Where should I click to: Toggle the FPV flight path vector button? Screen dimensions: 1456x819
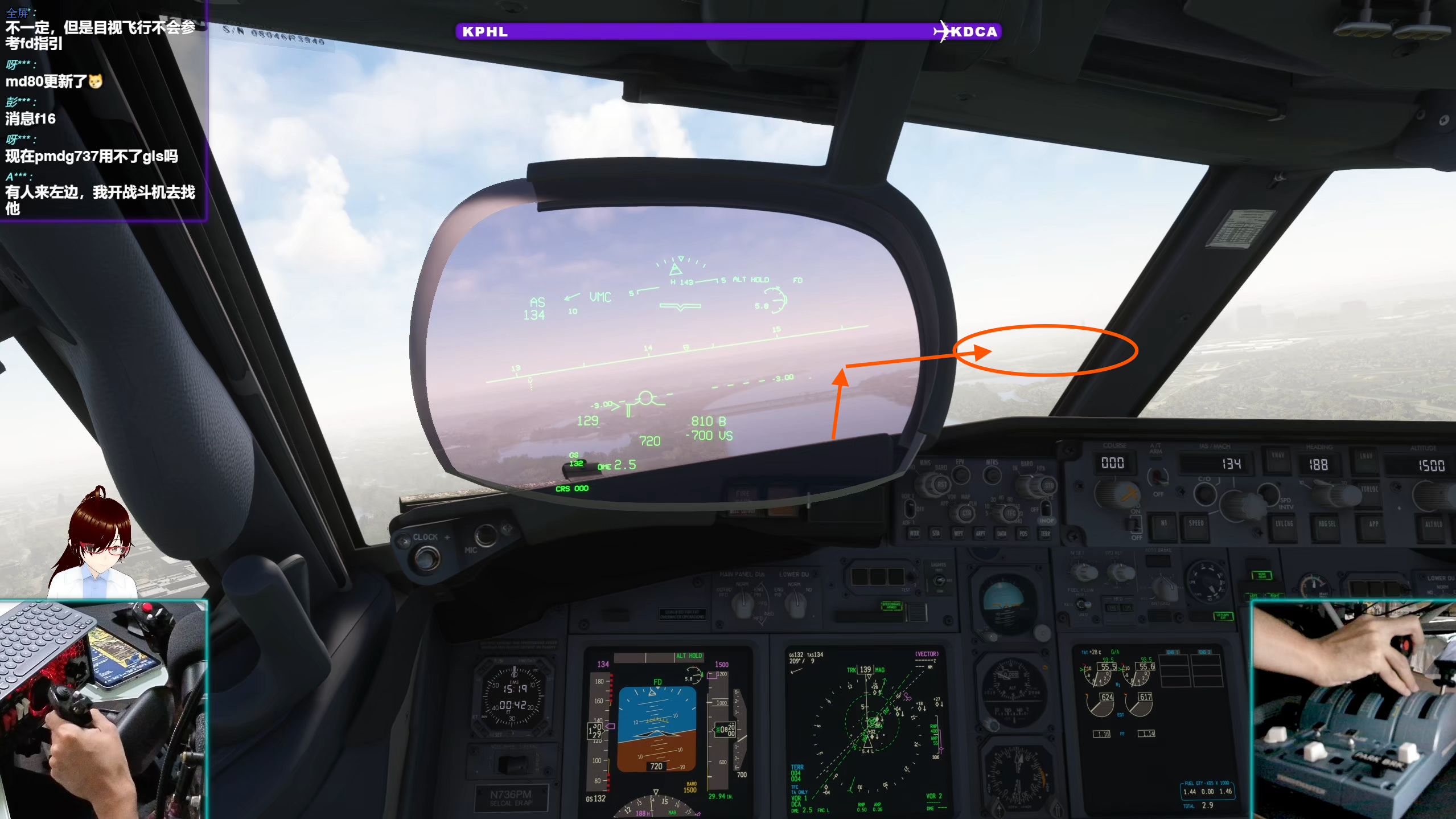coord(961,474)
